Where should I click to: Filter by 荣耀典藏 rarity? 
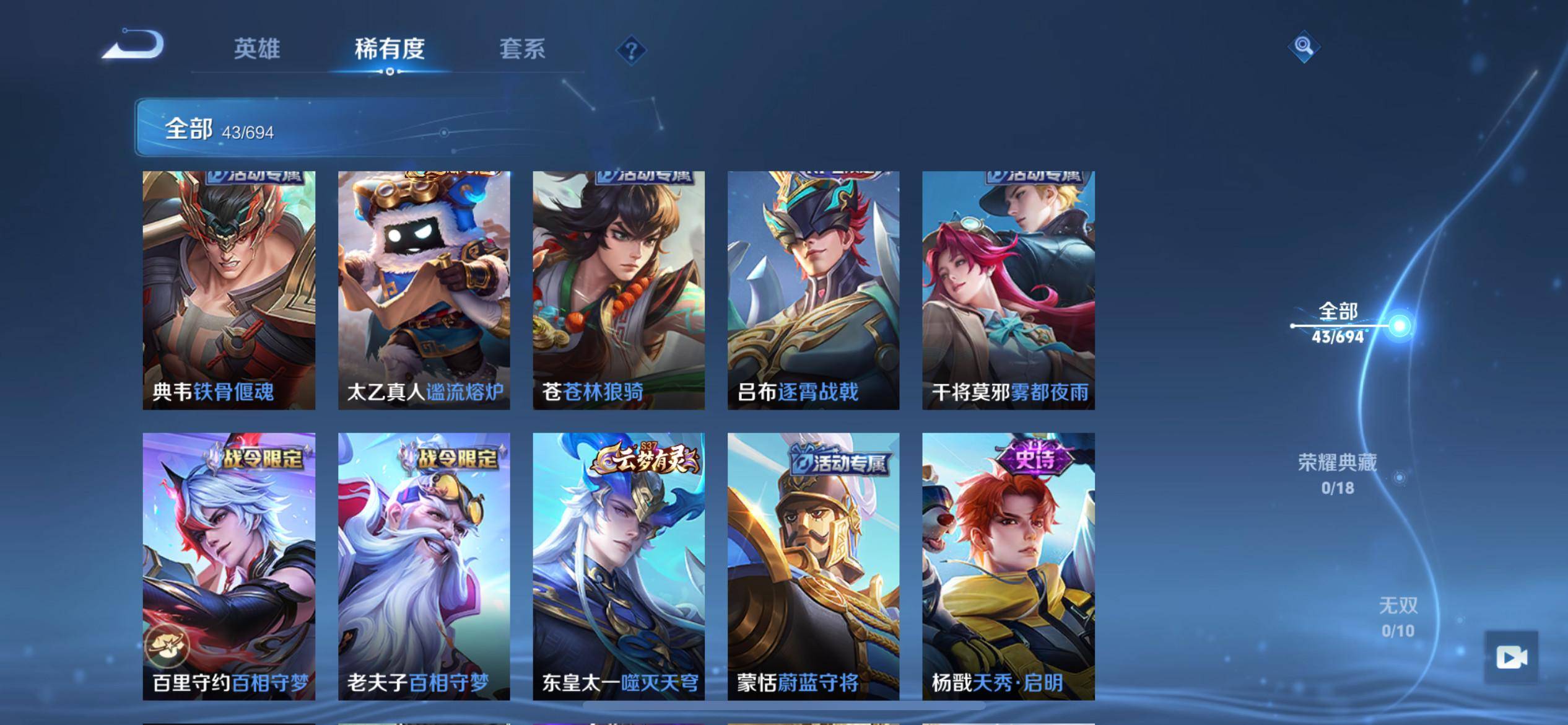(1338, 474)
